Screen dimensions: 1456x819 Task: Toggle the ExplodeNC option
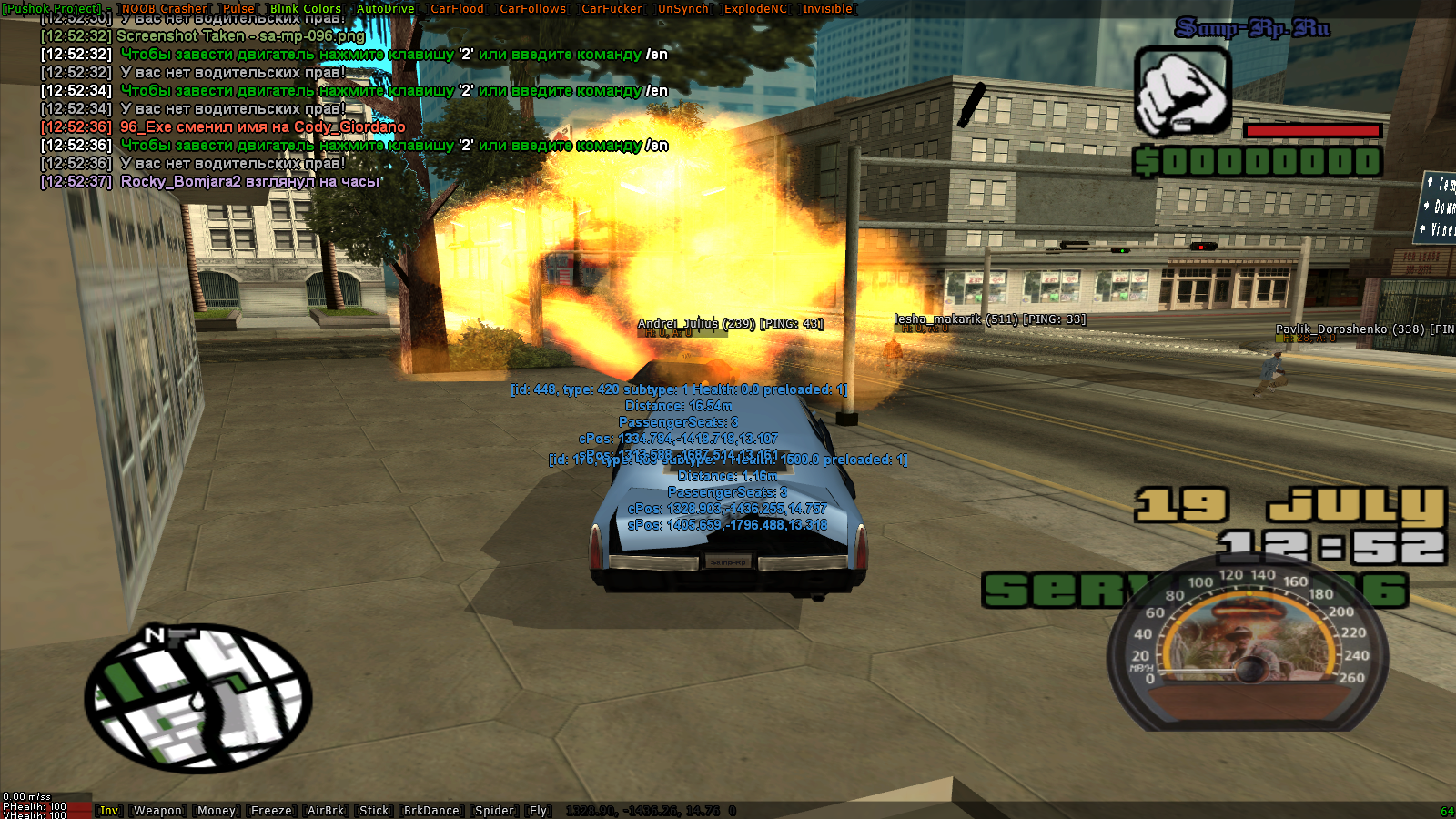pyautogui.click(x=755, y=9)
